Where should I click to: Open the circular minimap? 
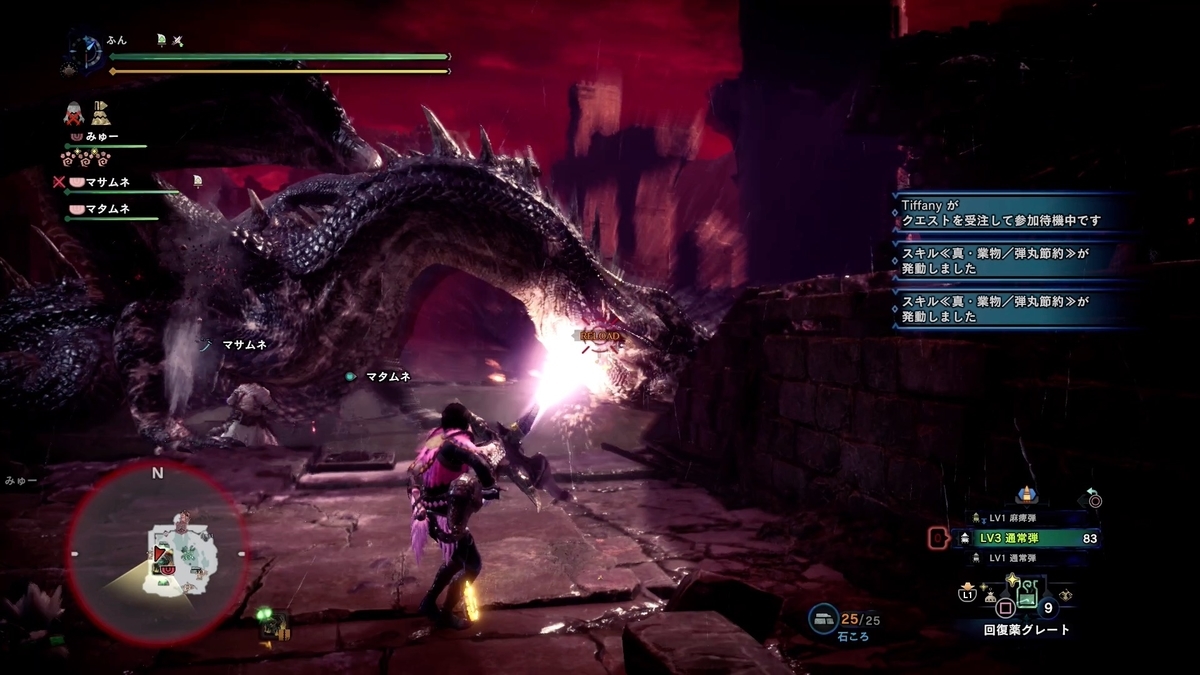click(x=157, y=553)
